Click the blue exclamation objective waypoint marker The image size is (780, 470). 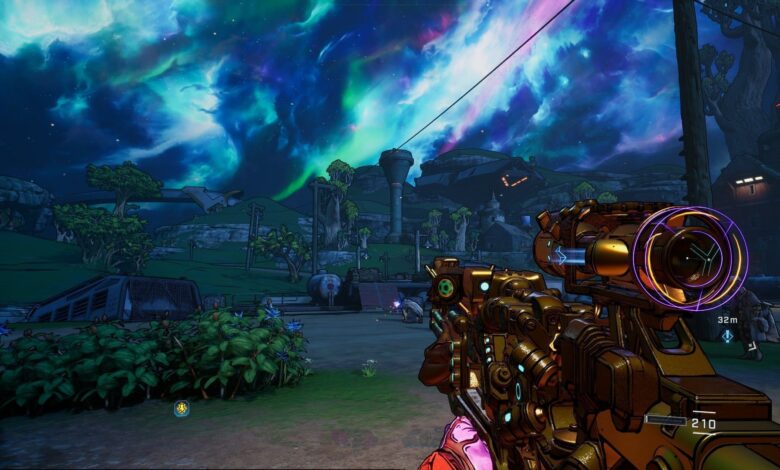tap(727, 336)
